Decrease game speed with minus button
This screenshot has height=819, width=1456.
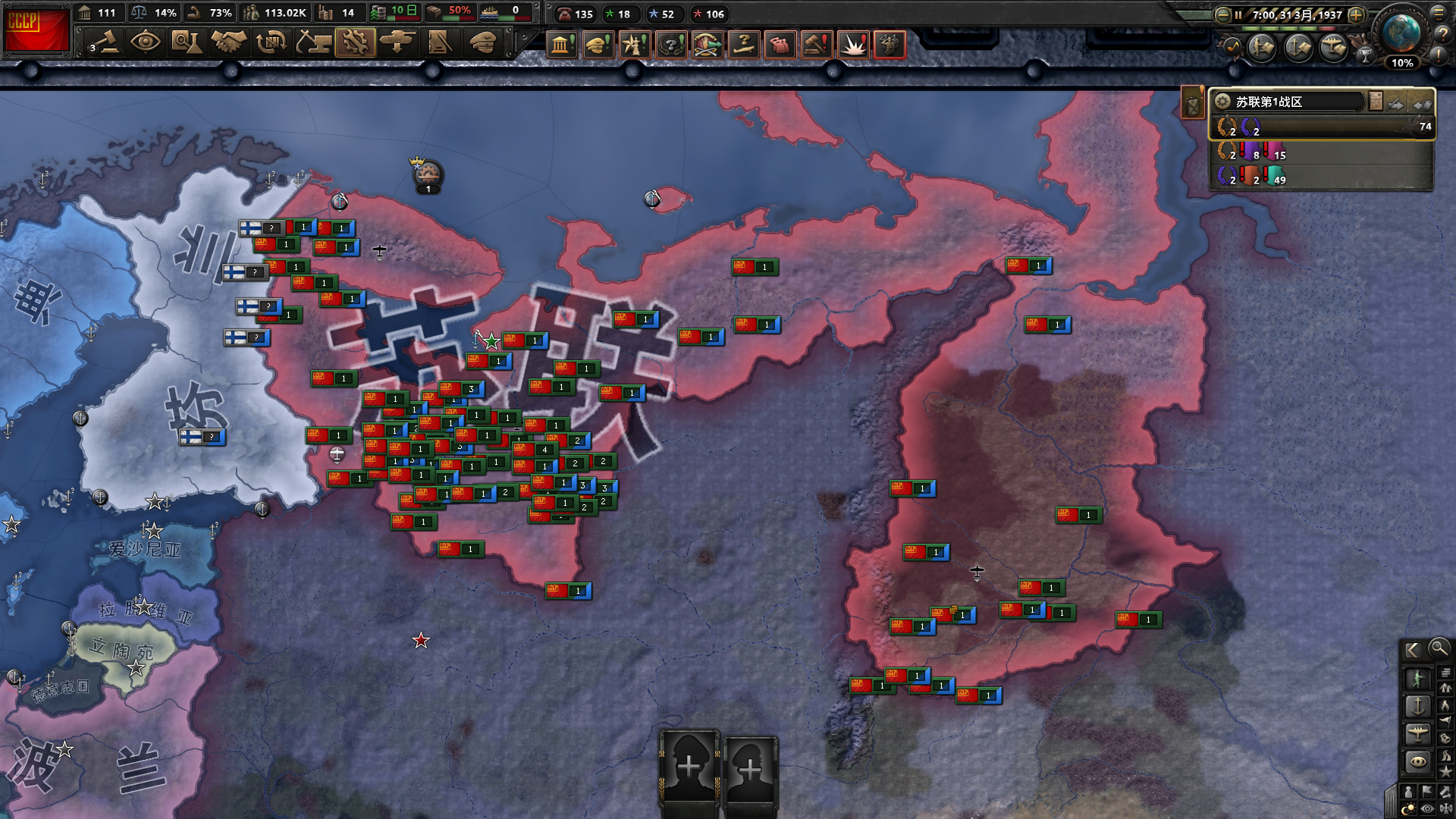pos(1222,14)
